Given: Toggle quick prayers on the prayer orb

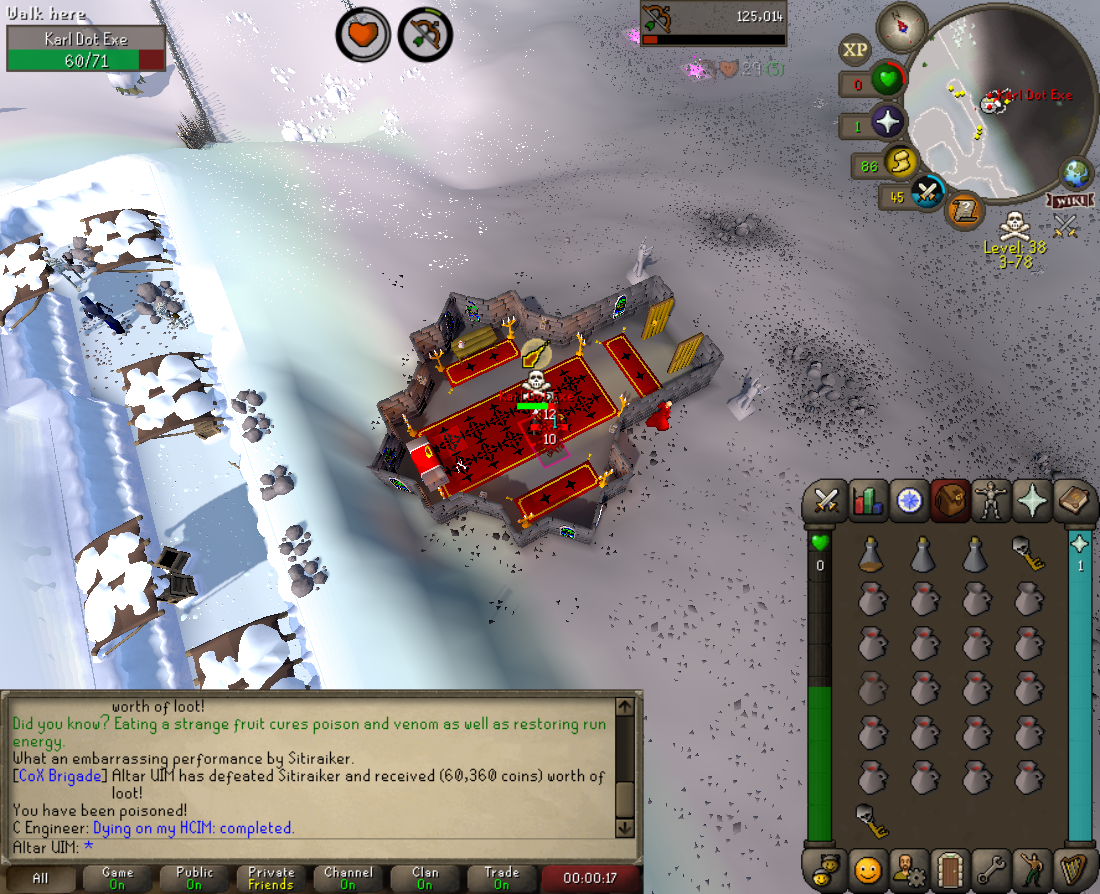Looking at the screenshot, I should pos(886,124).
